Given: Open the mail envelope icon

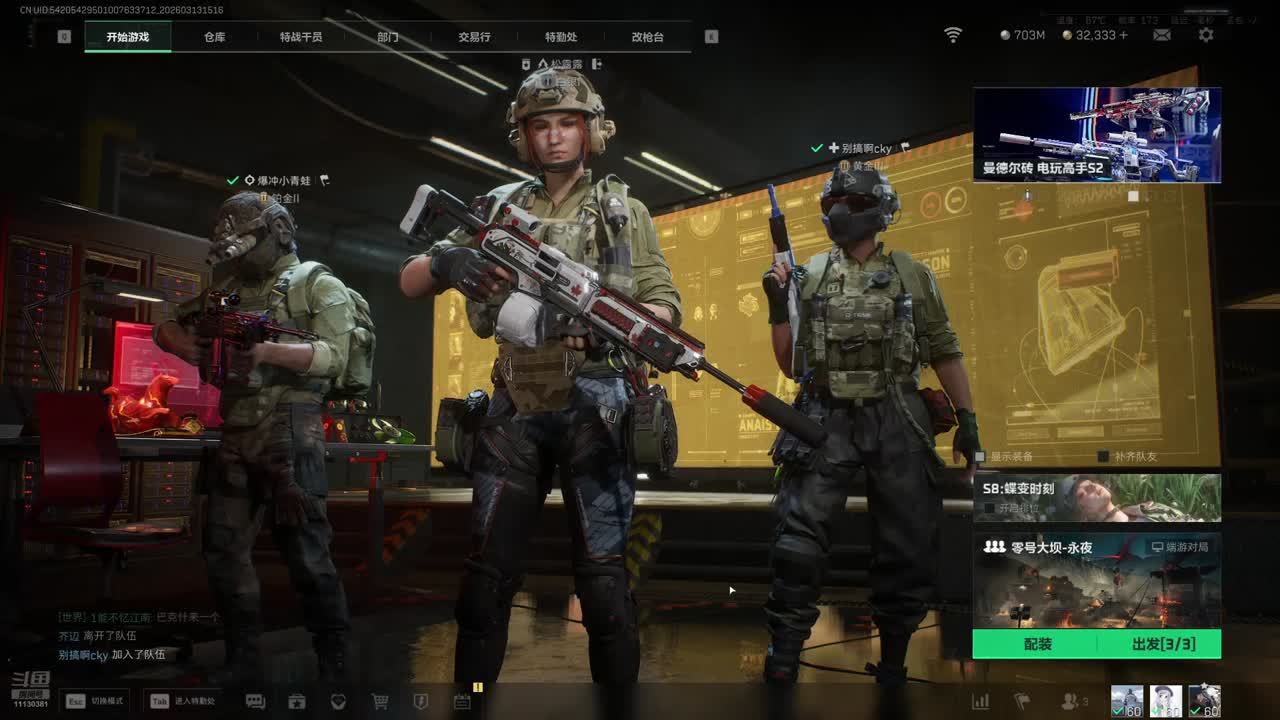Looking at the screenshot, I should pyautogui.click(x=1162, y=35).
